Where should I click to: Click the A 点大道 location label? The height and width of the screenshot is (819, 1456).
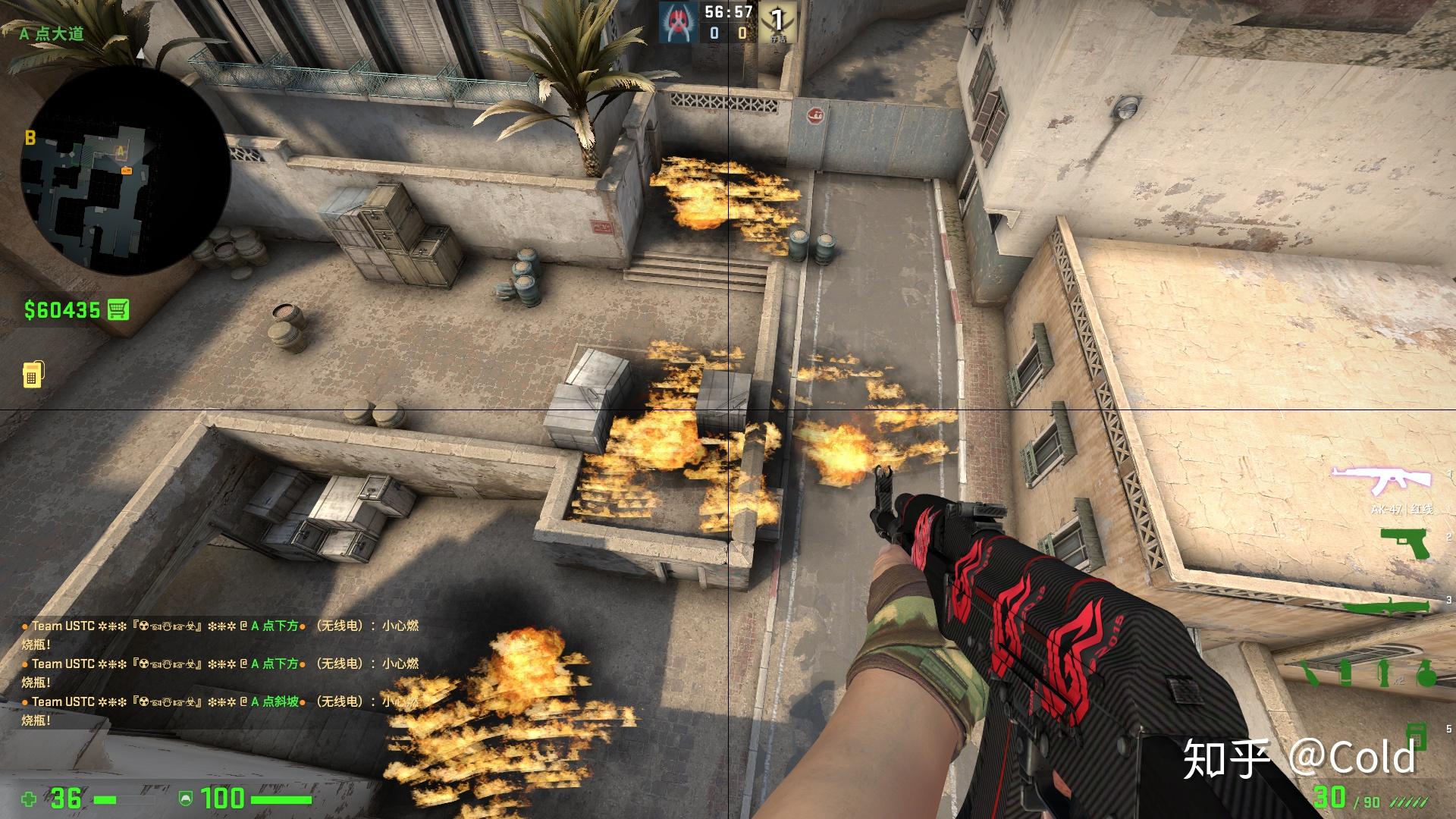click(x=52, y=32)
